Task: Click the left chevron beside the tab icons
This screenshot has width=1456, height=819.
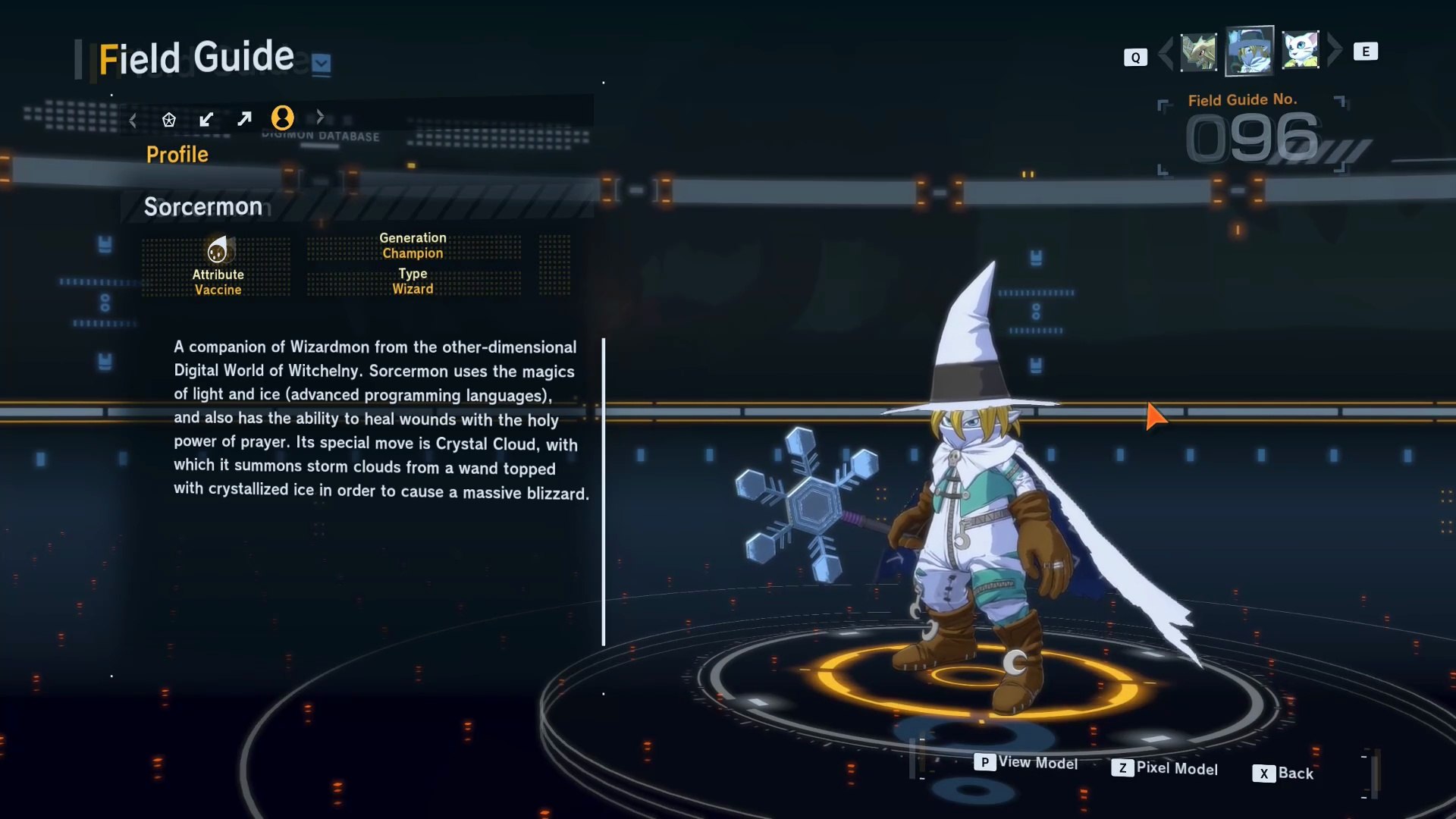Action: pyautogui.click(x=133, y=120)
